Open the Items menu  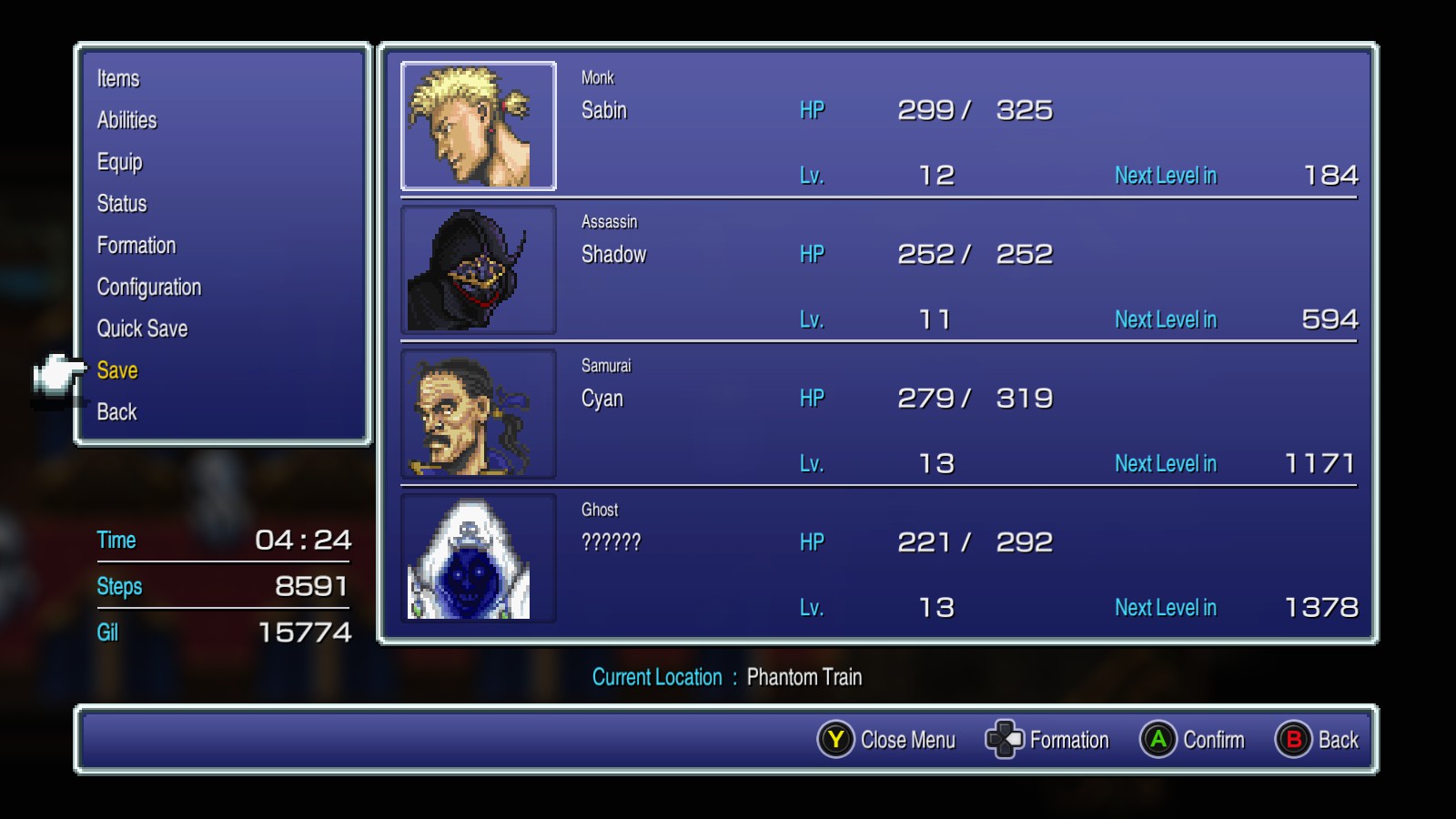coord(118,79)
